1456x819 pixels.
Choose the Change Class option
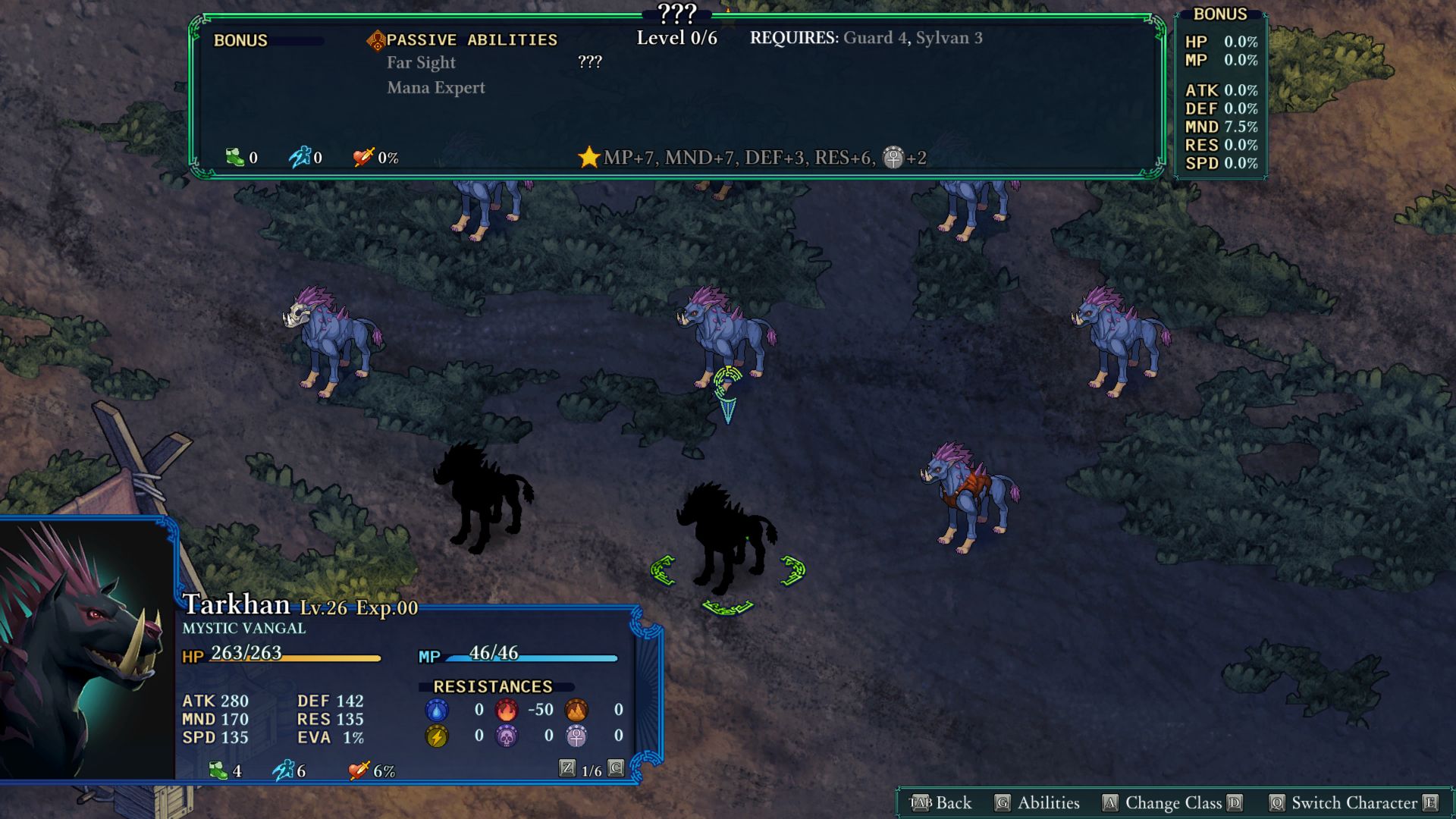coord(1173,803)
